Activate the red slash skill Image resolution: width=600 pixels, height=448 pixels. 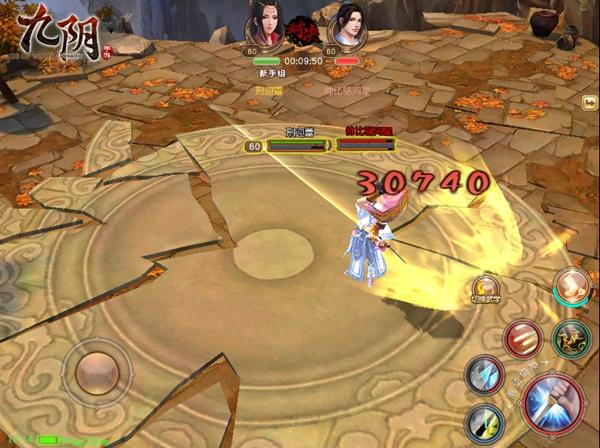pos(523,339)
